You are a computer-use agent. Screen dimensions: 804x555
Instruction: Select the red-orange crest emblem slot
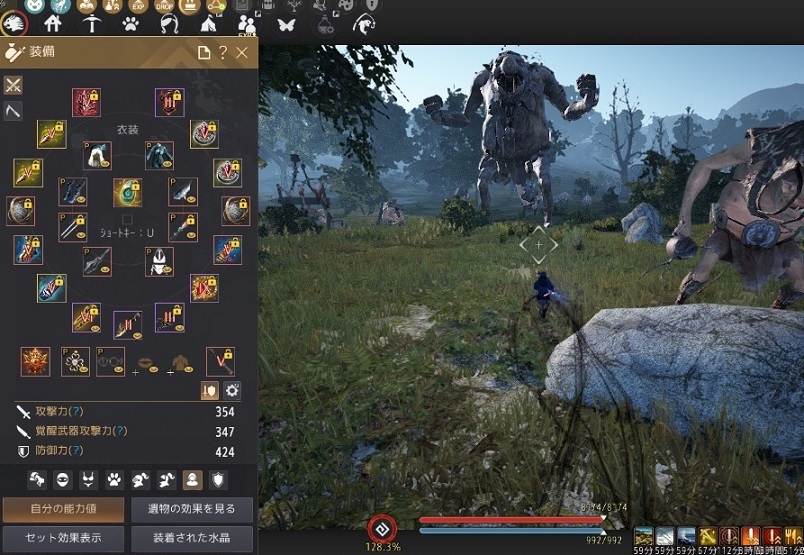pos(35,361)
